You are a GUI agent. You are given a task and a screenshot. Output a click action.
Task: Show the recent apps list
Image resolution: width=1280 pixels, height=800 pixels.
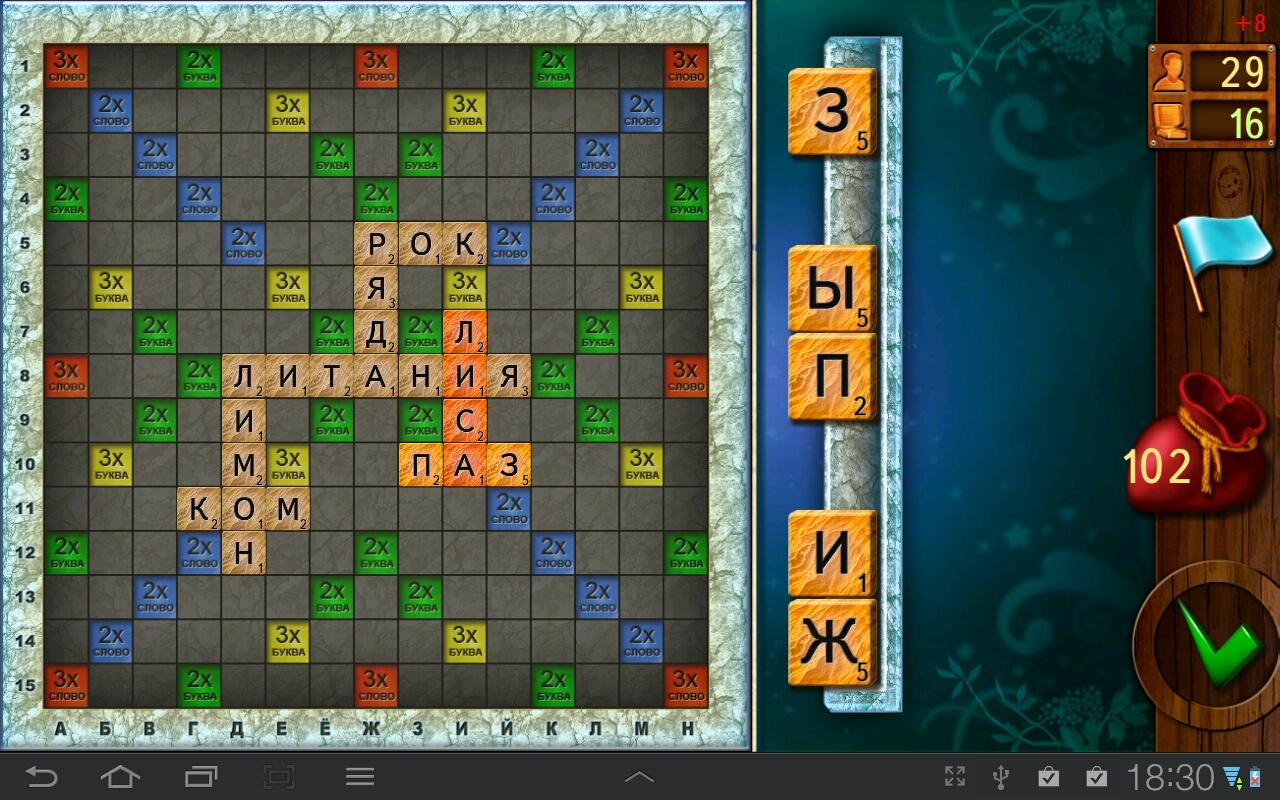tap(200, 776)
